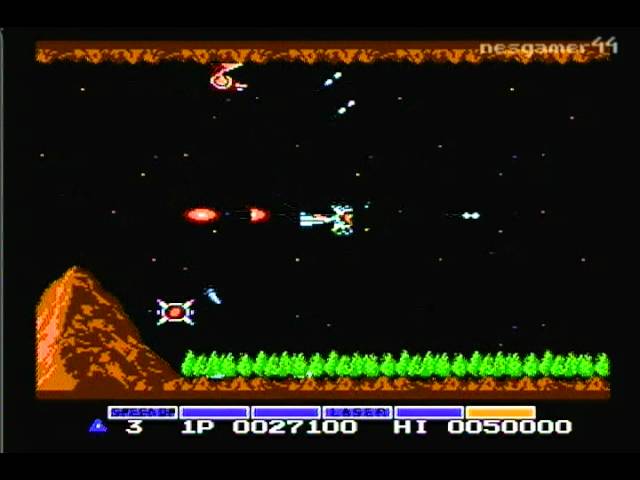Select the SPEEDUP power meter cell
The height and width of the screenshot is (480, 640).
(143, 411)
